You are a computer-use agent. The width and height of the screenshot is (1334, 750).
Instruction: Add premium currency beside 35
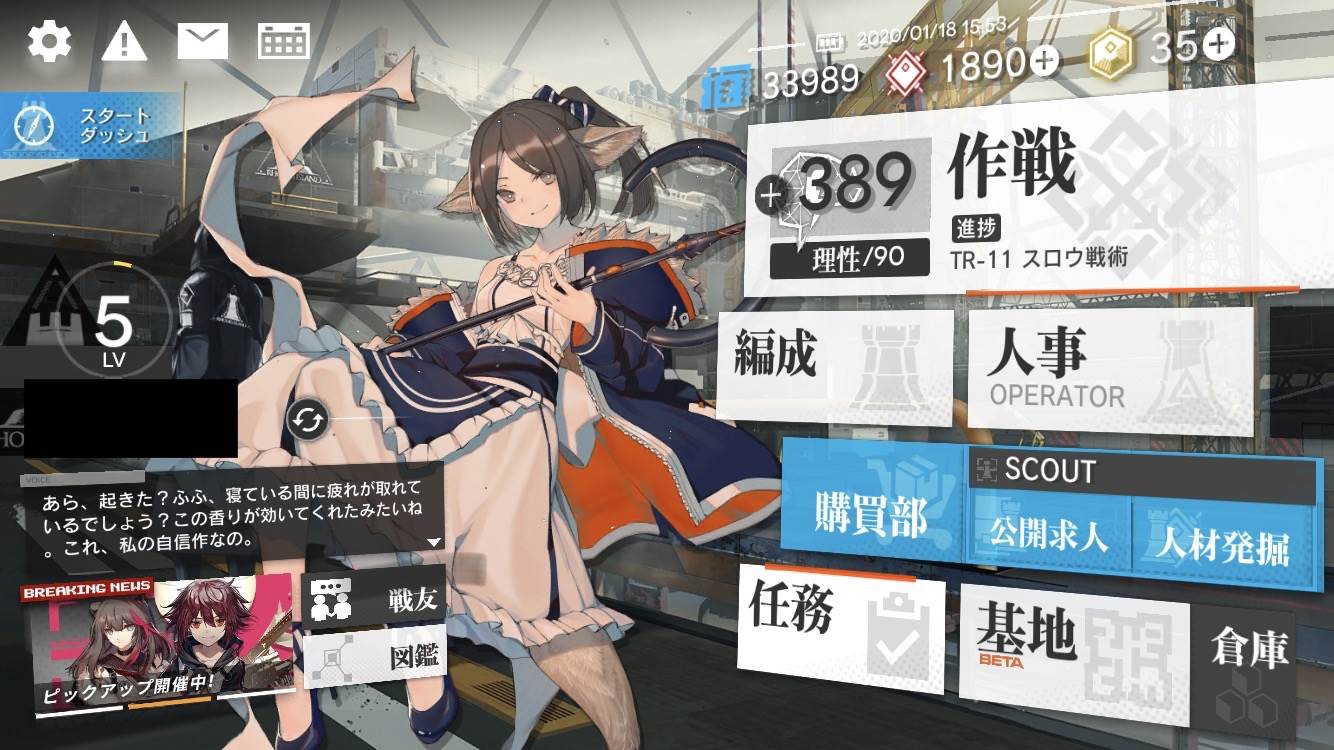(x=1219, y=43)
